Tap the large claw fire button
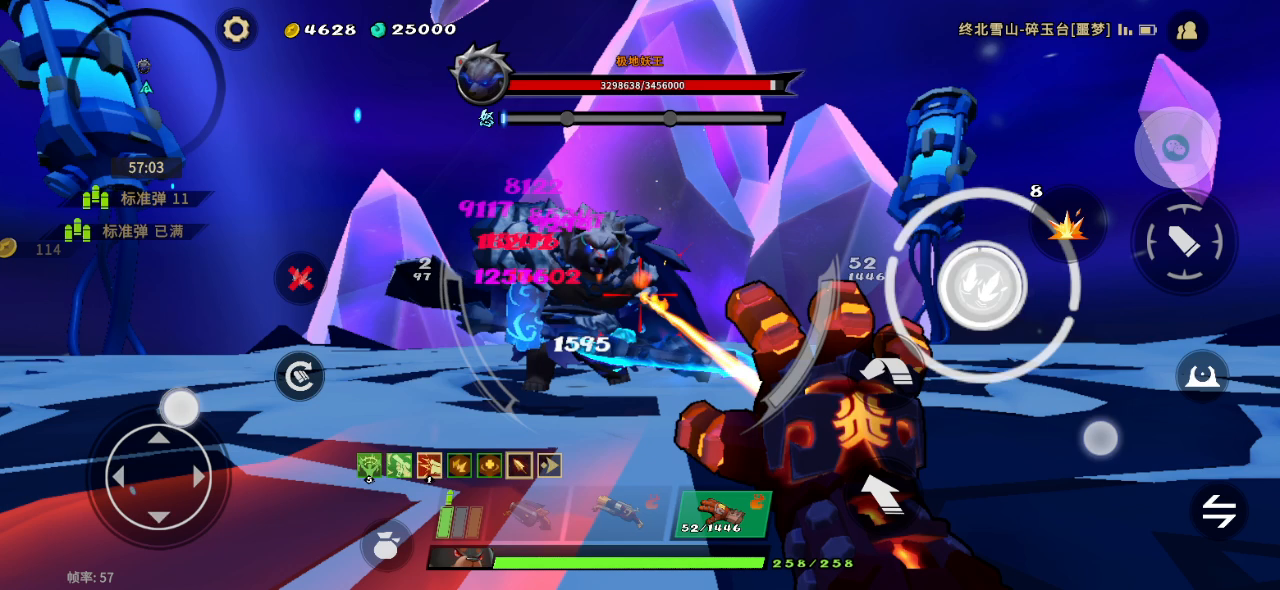The width and height of the screenshot is (1280, 590). [x=982, y=285]
